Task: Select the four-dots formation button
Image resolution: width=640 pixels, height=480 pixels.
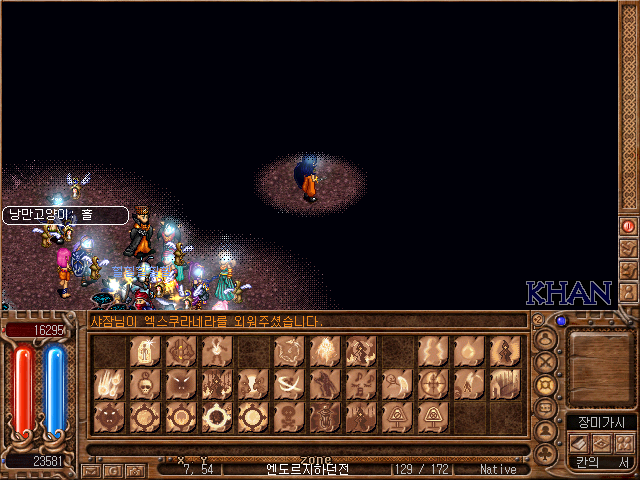Action: (x=623, y=443)
